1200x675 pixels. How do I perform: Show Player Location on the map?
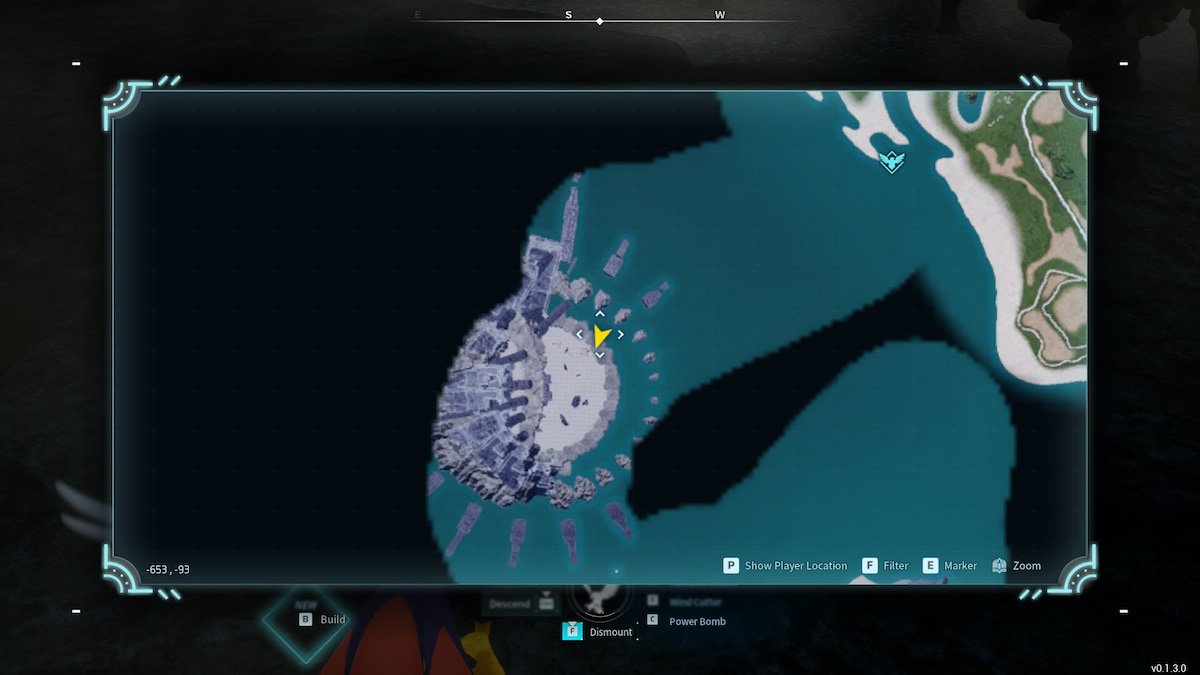[785, 566]
